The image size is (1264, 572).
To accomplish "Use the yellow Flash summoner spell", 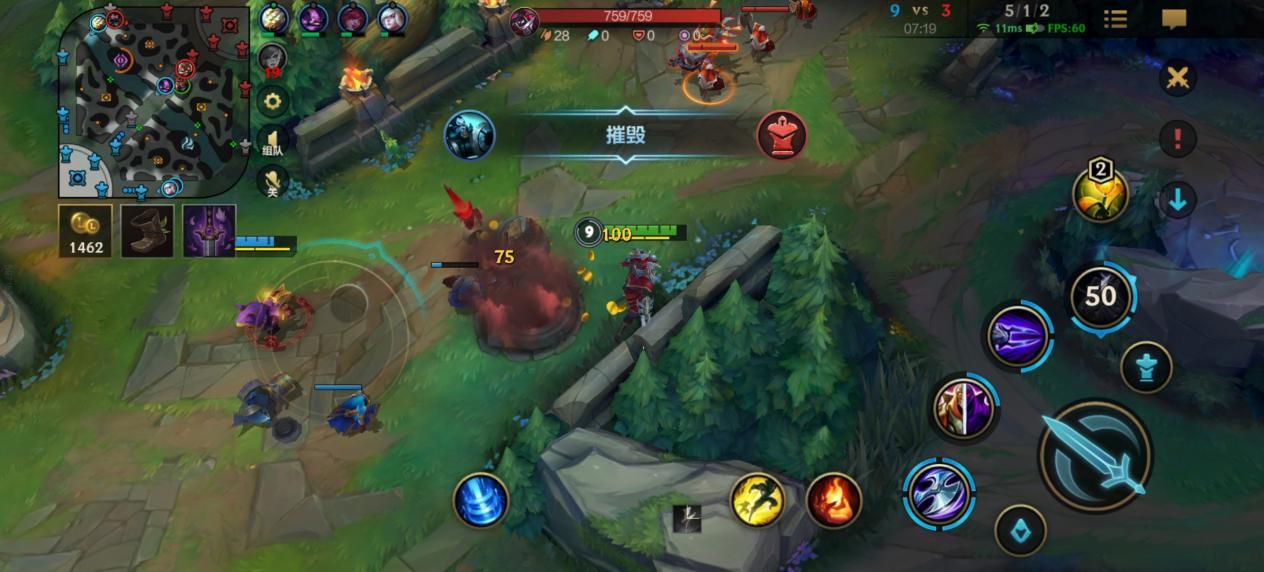I will pyautogui.click(x=758, y=499).
